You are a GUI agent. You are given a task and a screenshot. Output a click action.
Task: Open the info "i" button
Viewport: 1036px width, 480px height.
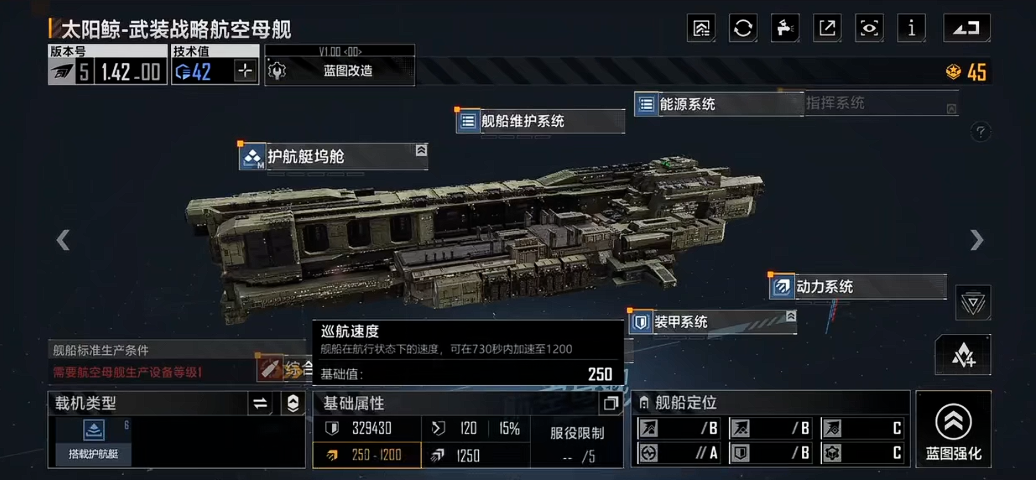click(x=911, y=28)
